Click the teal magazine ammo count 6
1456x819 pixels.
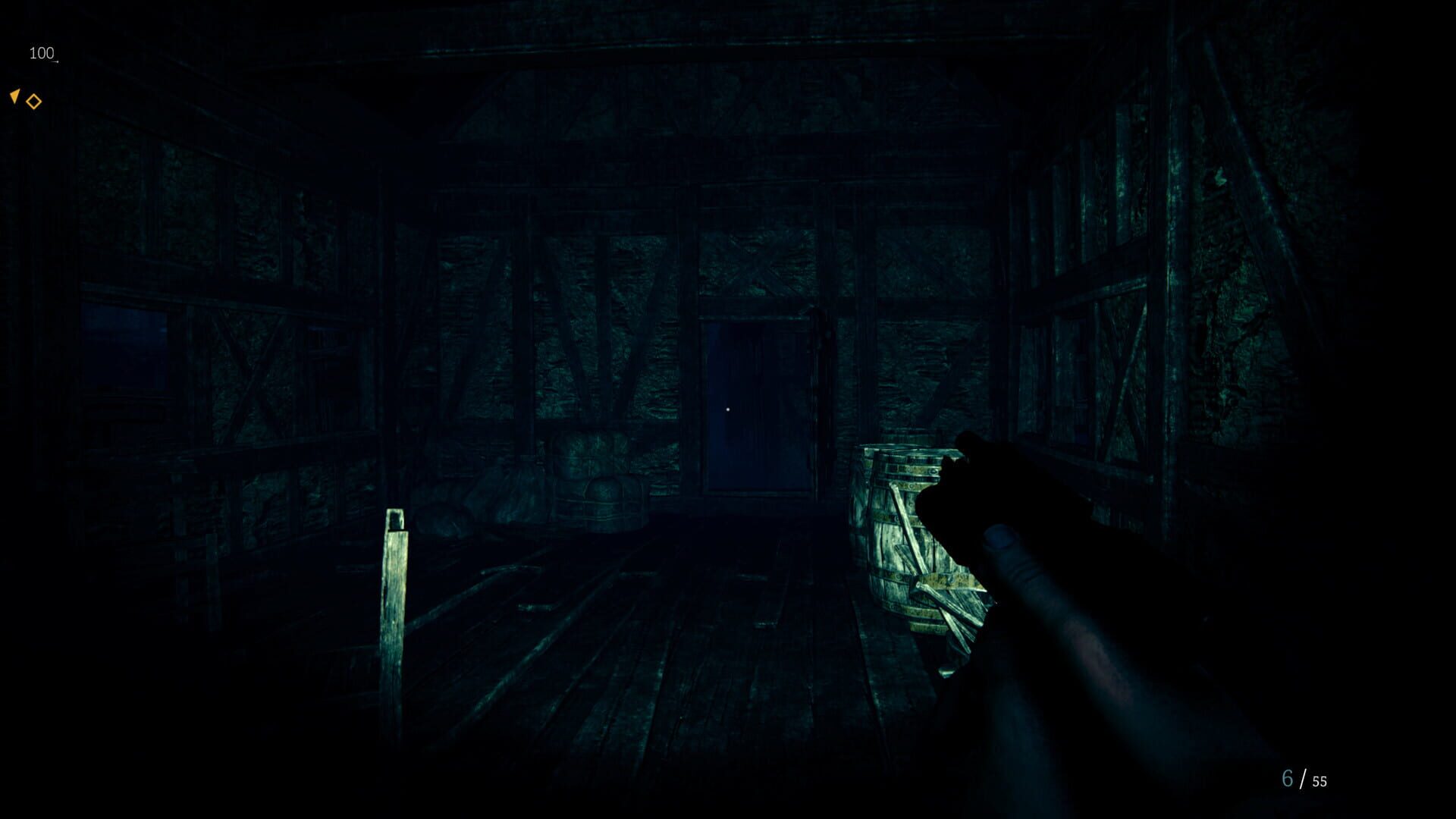point(1285,777)
